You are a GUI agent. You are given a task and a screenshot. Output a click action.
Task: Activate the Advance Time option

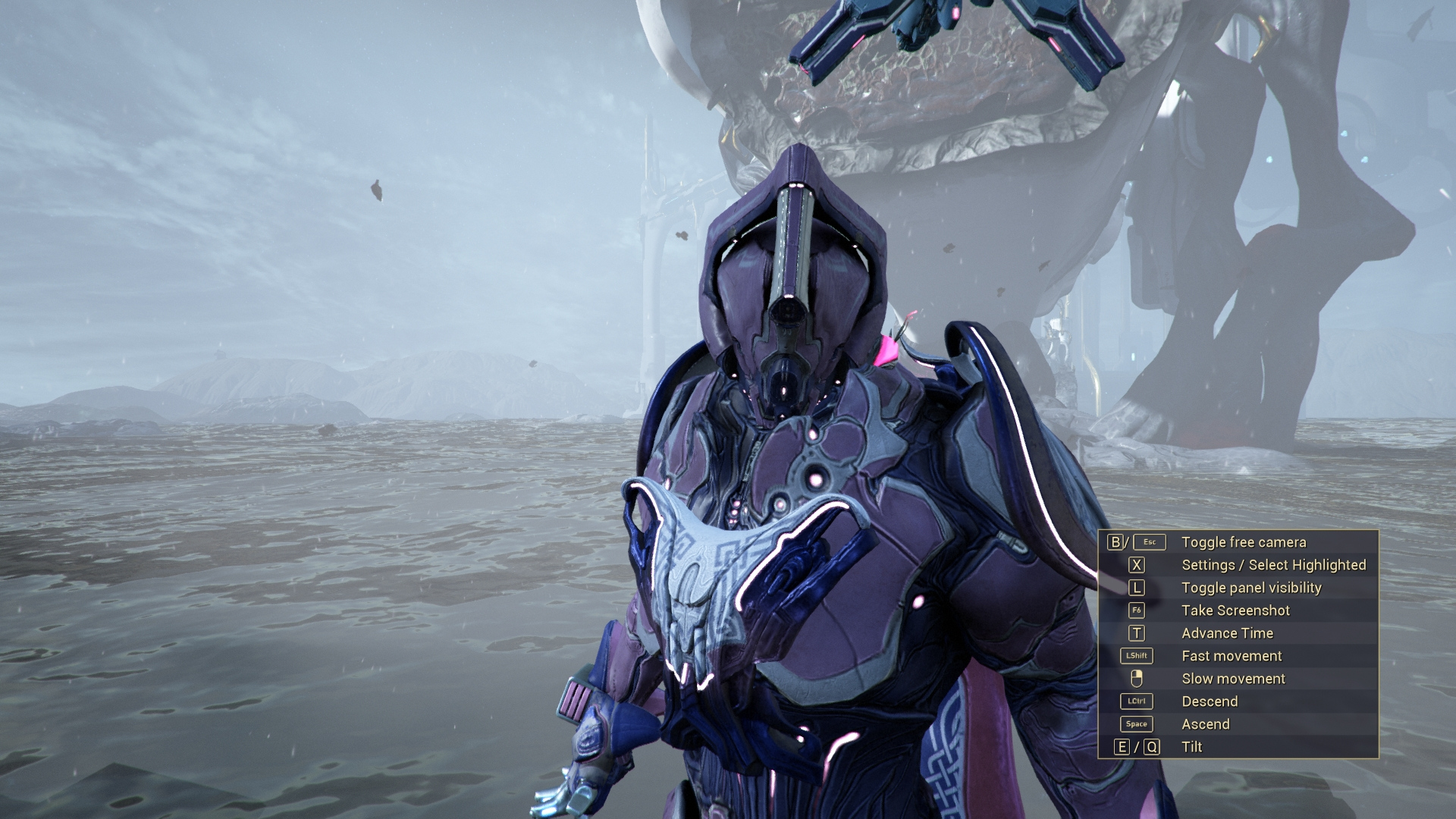[1226, 633]
